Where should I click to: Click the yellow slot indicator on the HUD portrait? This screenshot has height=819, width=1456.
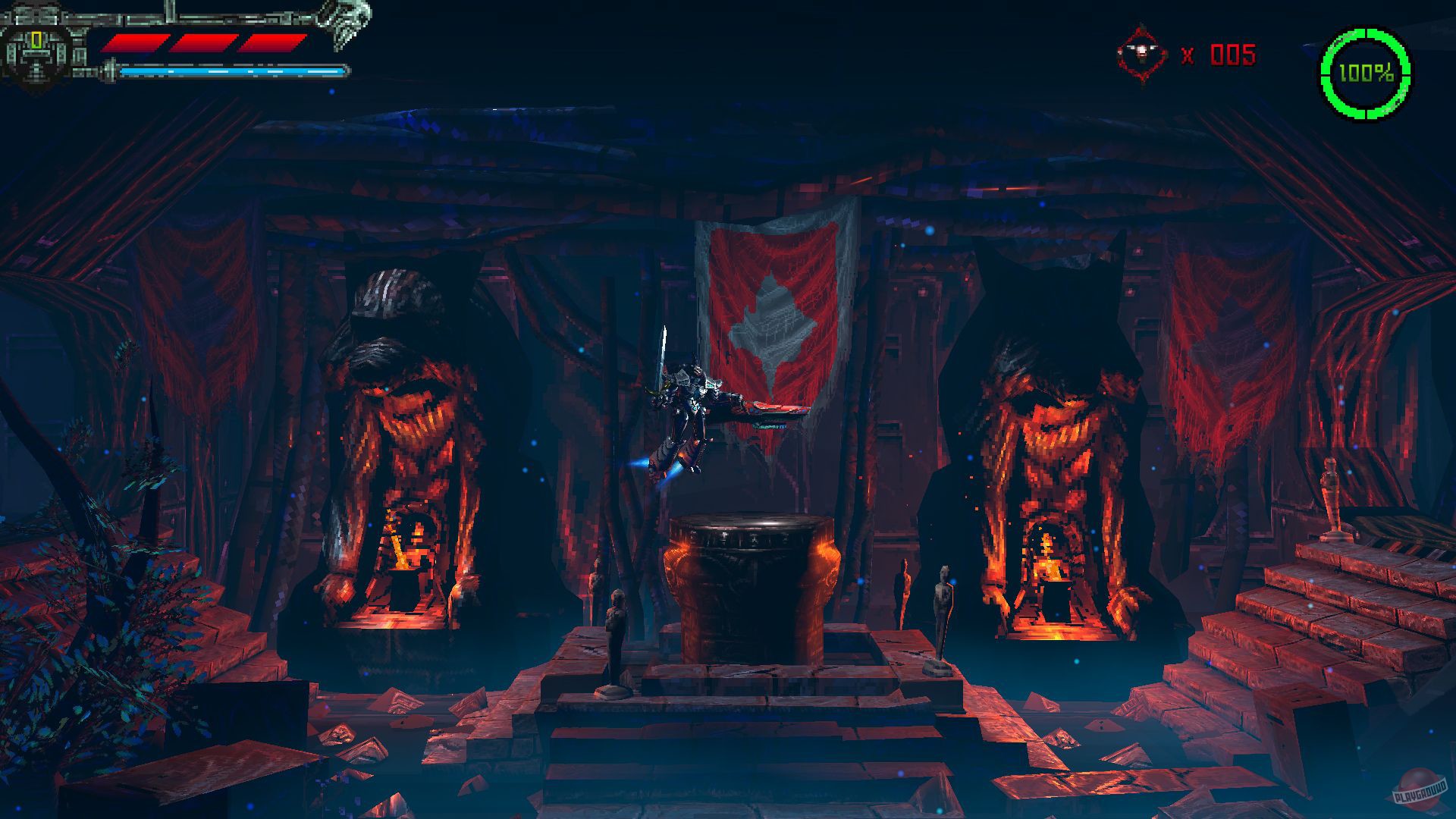35,40
